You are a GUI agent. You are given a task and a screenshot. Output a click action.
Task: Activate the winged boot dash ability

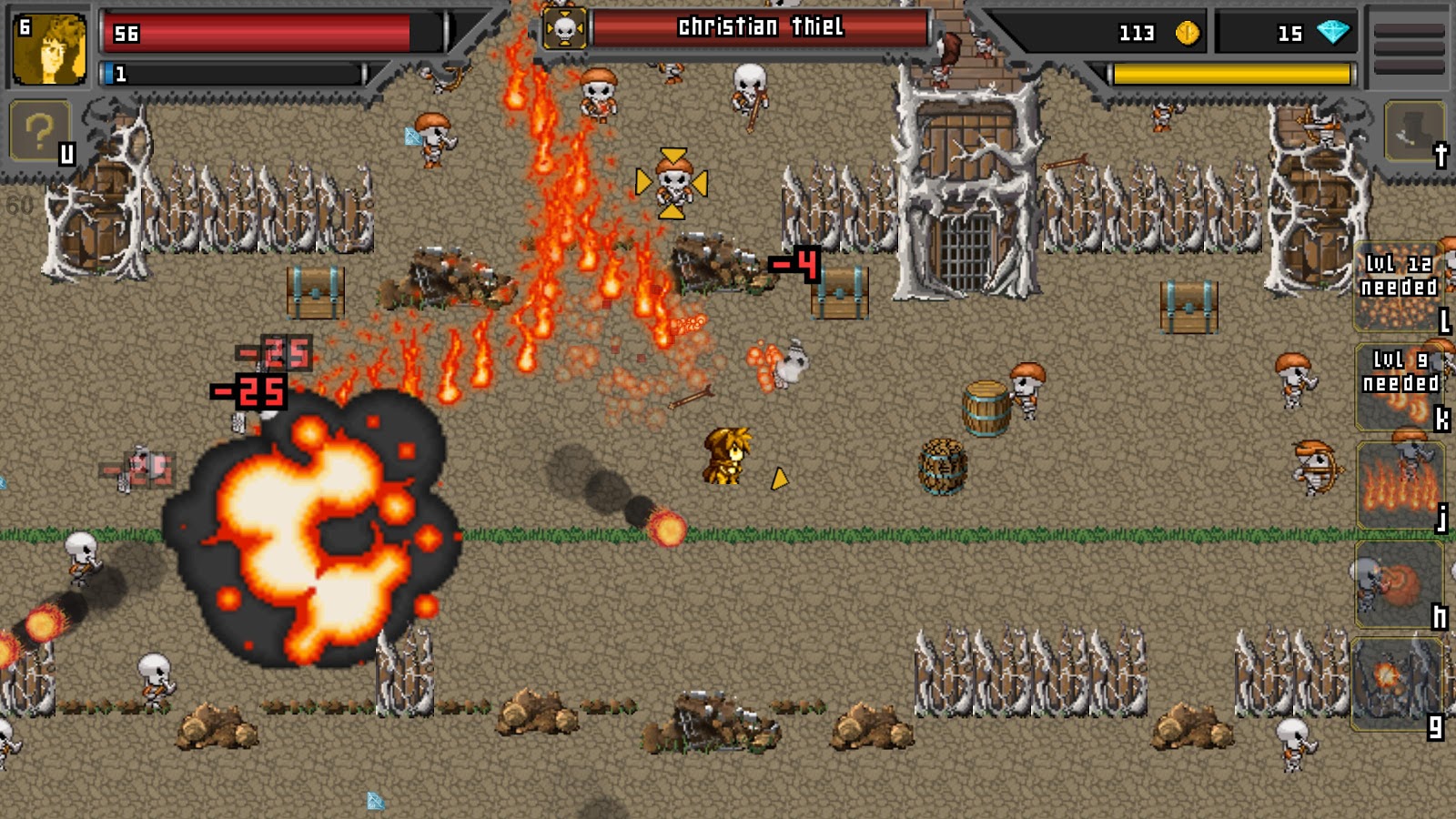click(x=1413, y=132)
